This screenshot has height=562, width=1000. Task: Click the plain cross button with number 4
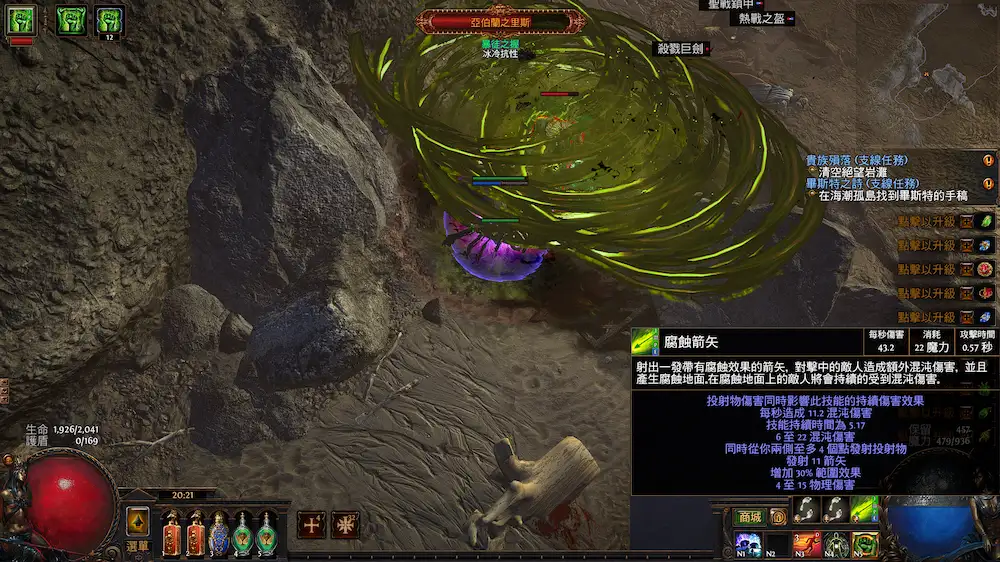pos(311,524)
